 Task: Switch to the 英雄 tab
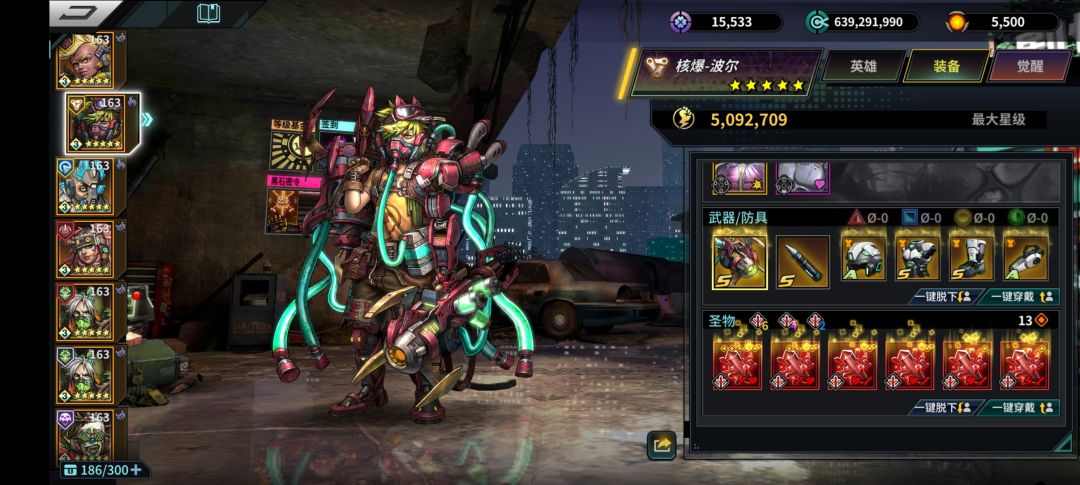[863, 66]
